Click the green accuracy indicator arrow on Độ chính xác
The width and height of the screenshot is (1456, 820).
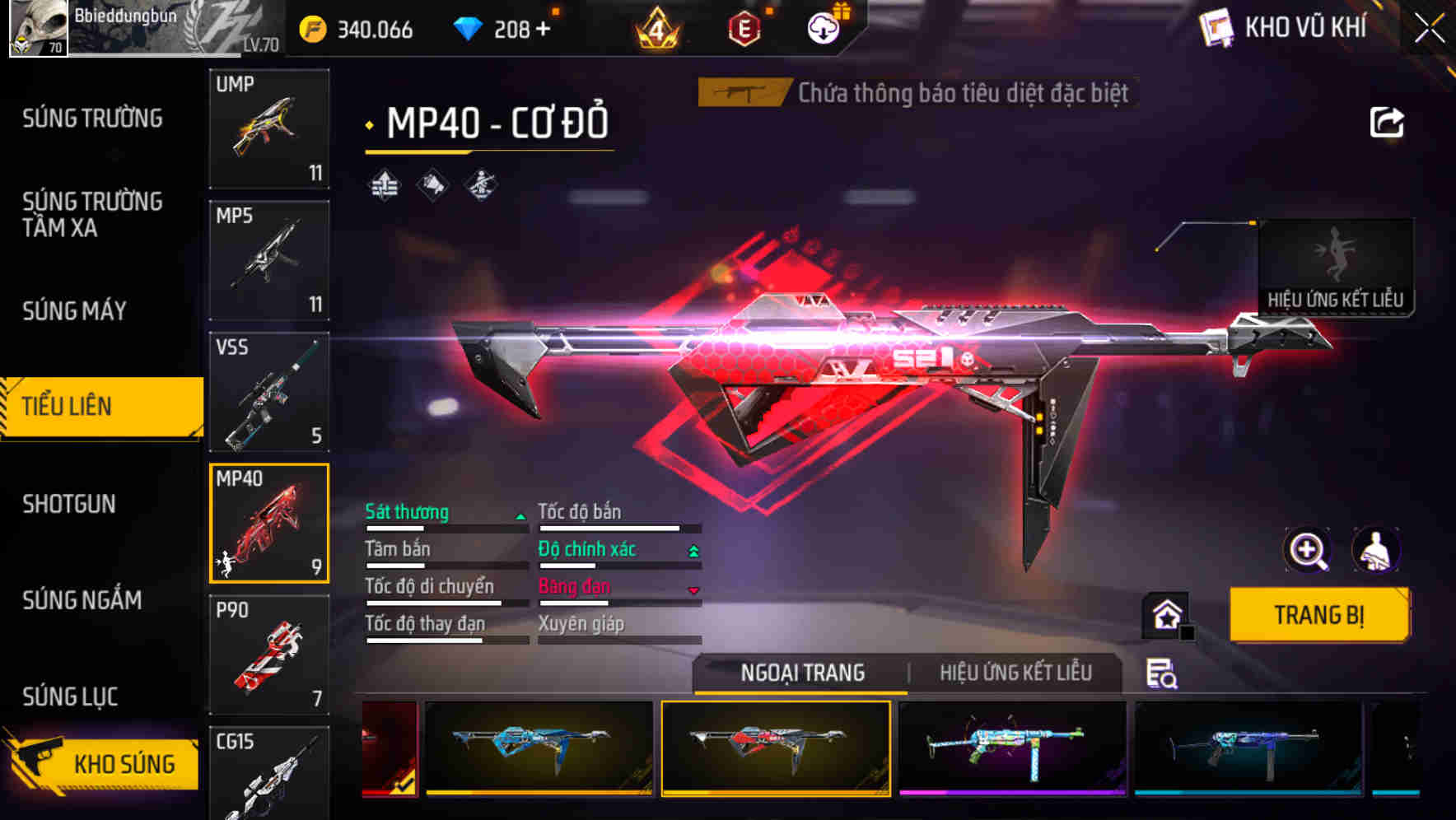coord(692,548)
